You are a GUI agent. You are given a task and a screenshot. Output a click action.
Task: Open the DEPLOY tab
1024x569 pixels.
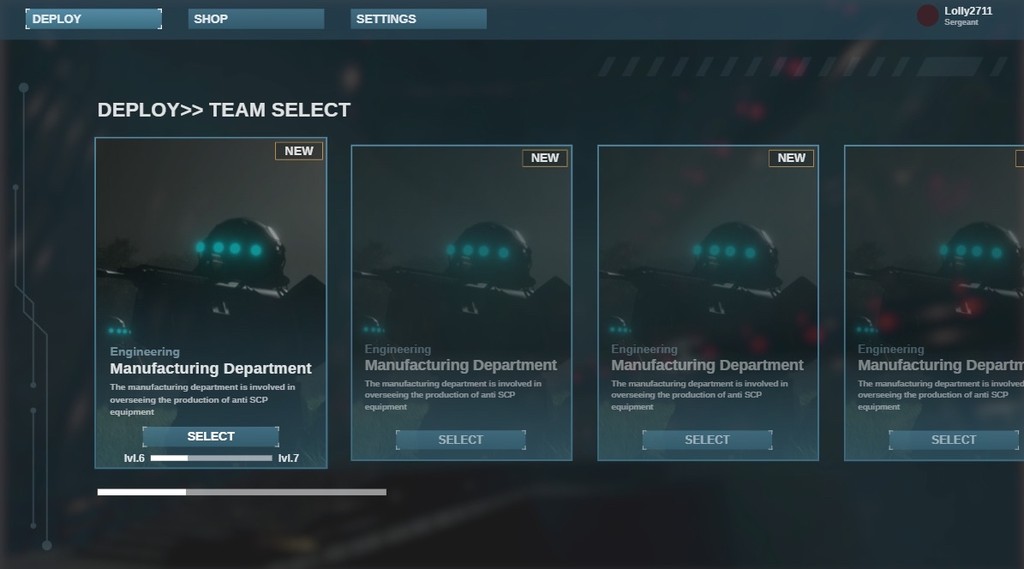(93, 19)
